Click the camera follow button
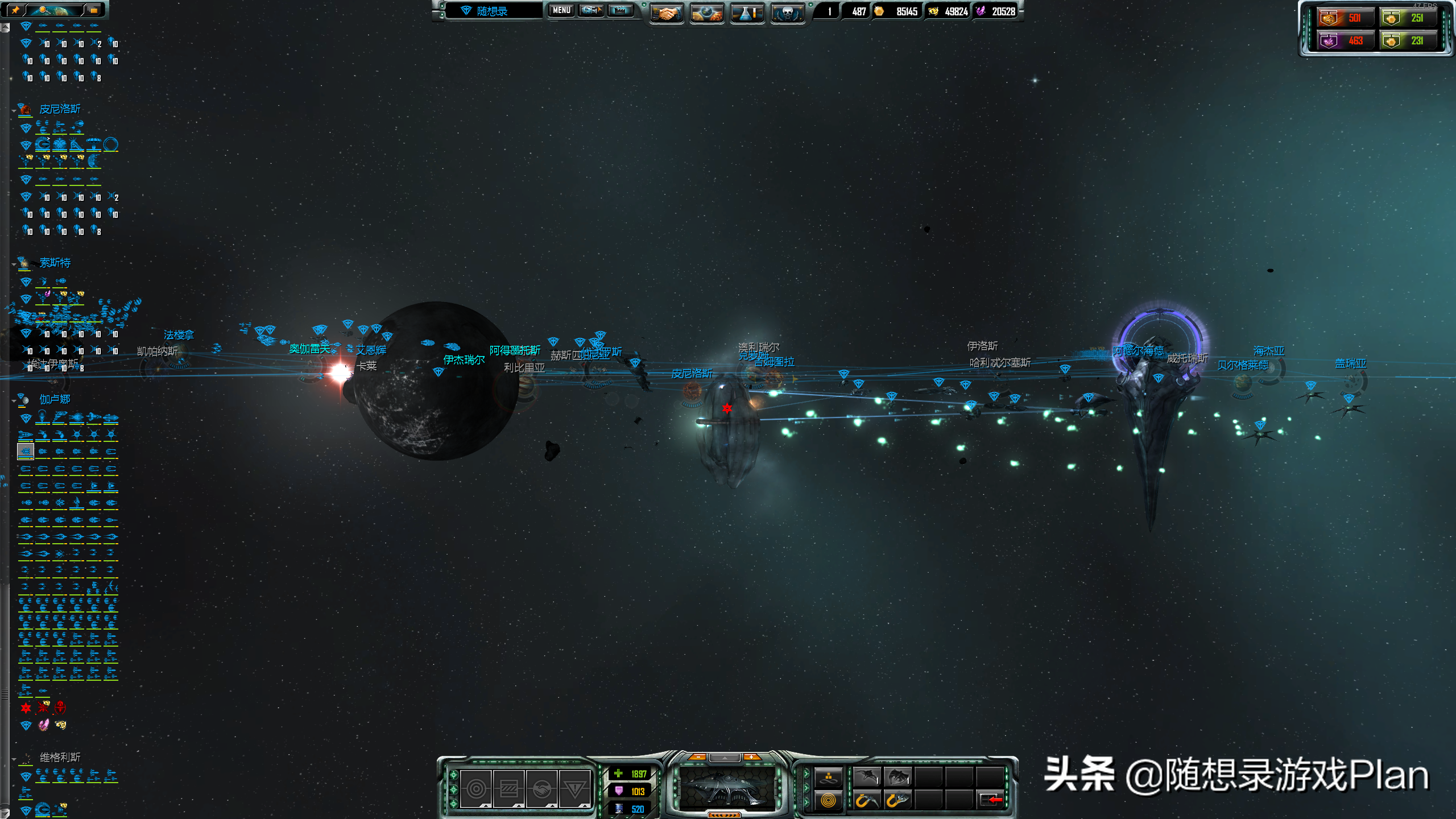The height and width of the screenshot is (819, 1456). click(591, 10)
